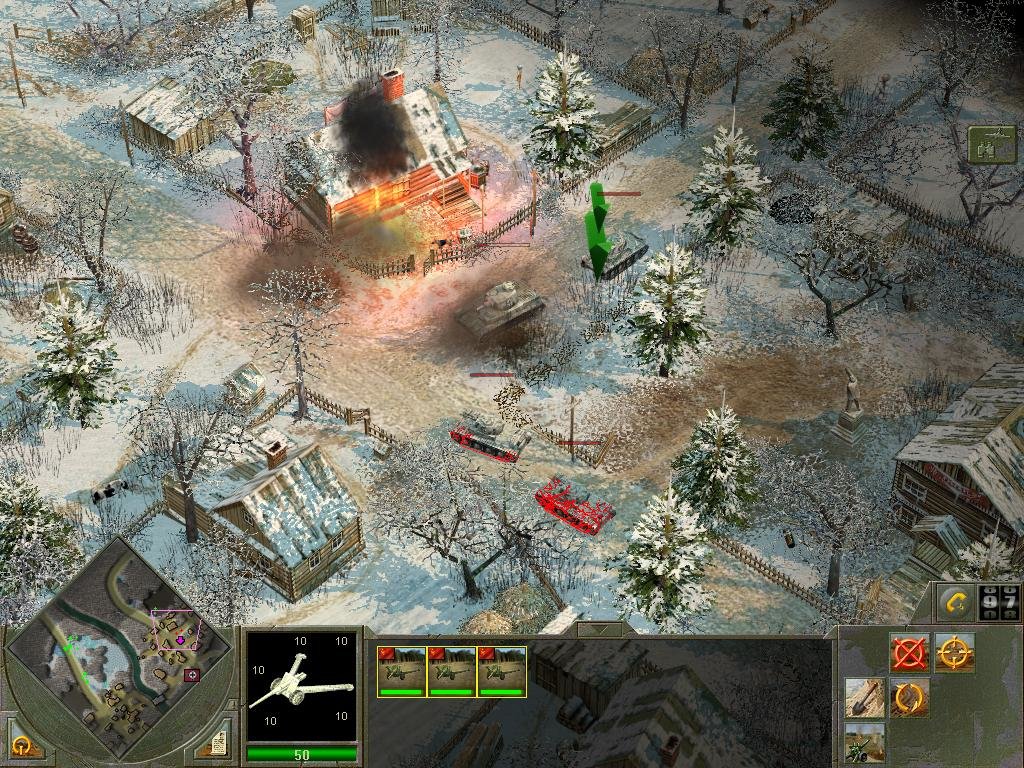This screenshot has width=1024, height=768.
Task: Select the first artillery unit card
Action: (401, 671)
